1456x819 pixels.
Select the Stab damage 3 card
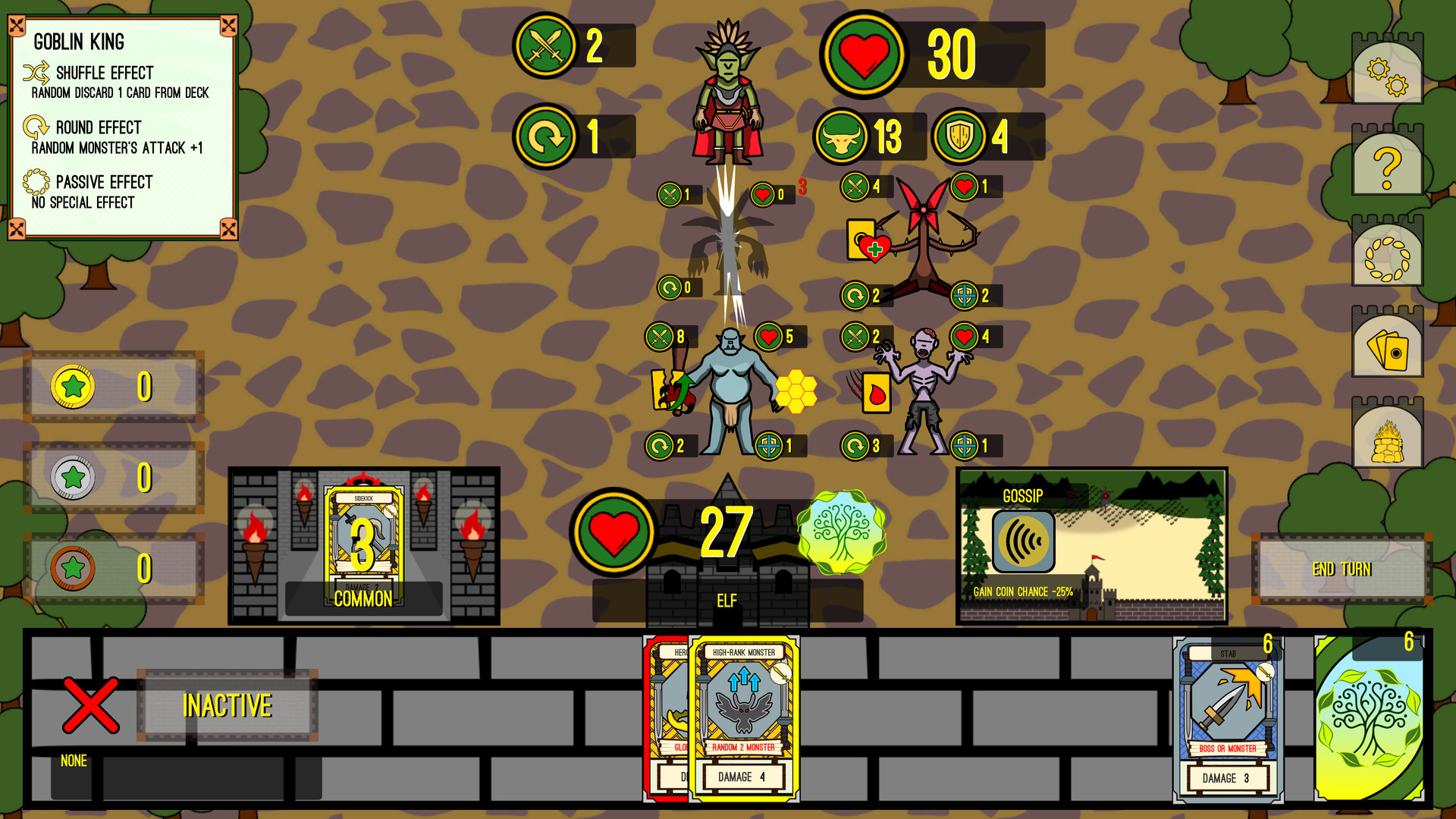[x=1228, y=720]
